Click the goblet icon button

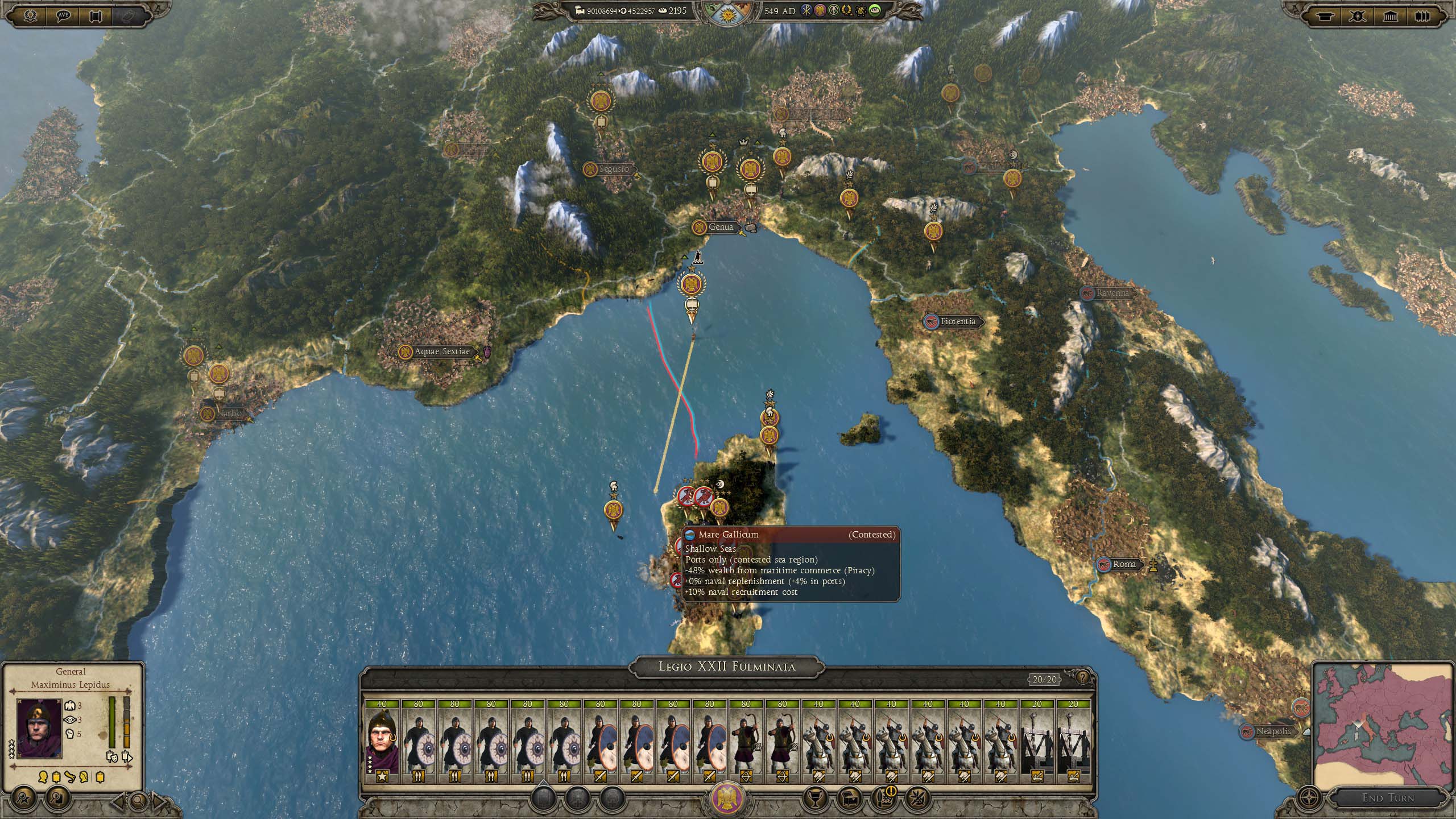814,799
